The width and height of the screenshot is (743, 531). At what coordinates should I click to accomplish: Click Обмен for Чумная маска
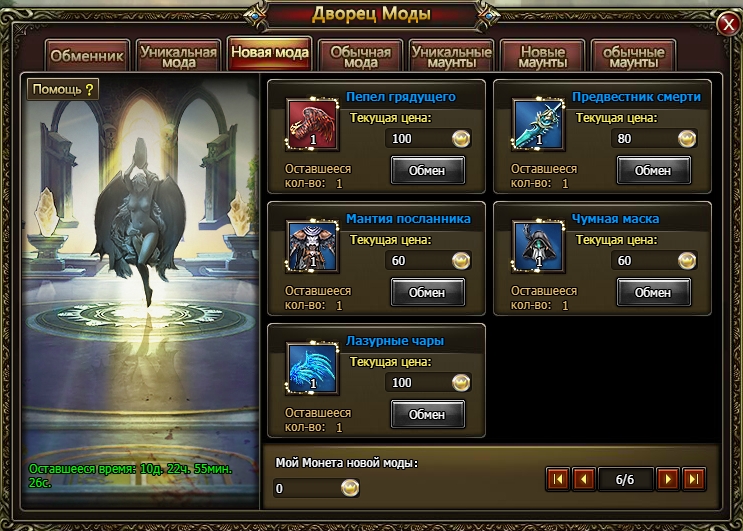653,292
